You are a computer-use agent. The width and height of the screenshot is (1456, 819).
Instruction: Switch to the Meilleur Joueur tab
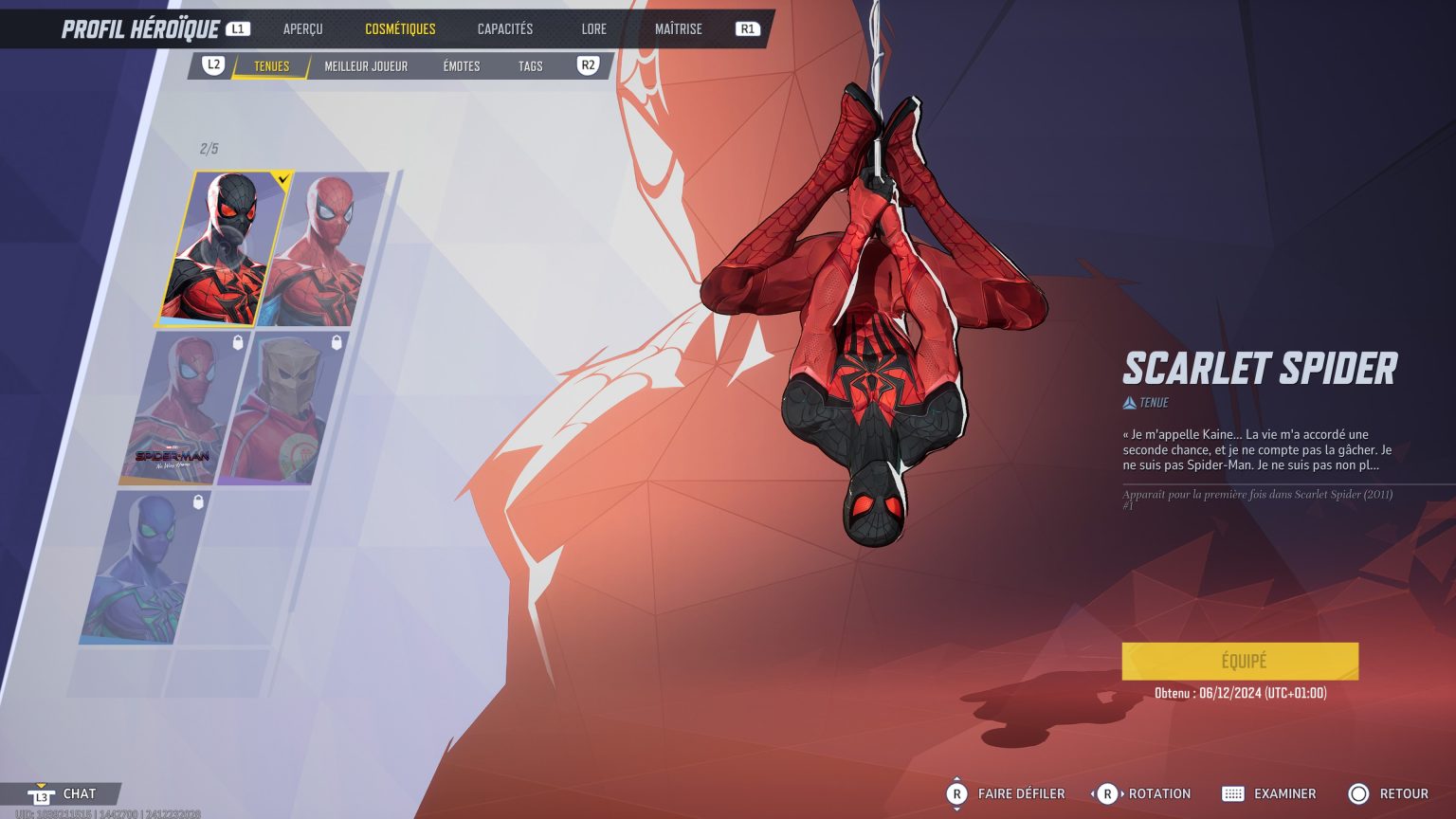[366, 66]
